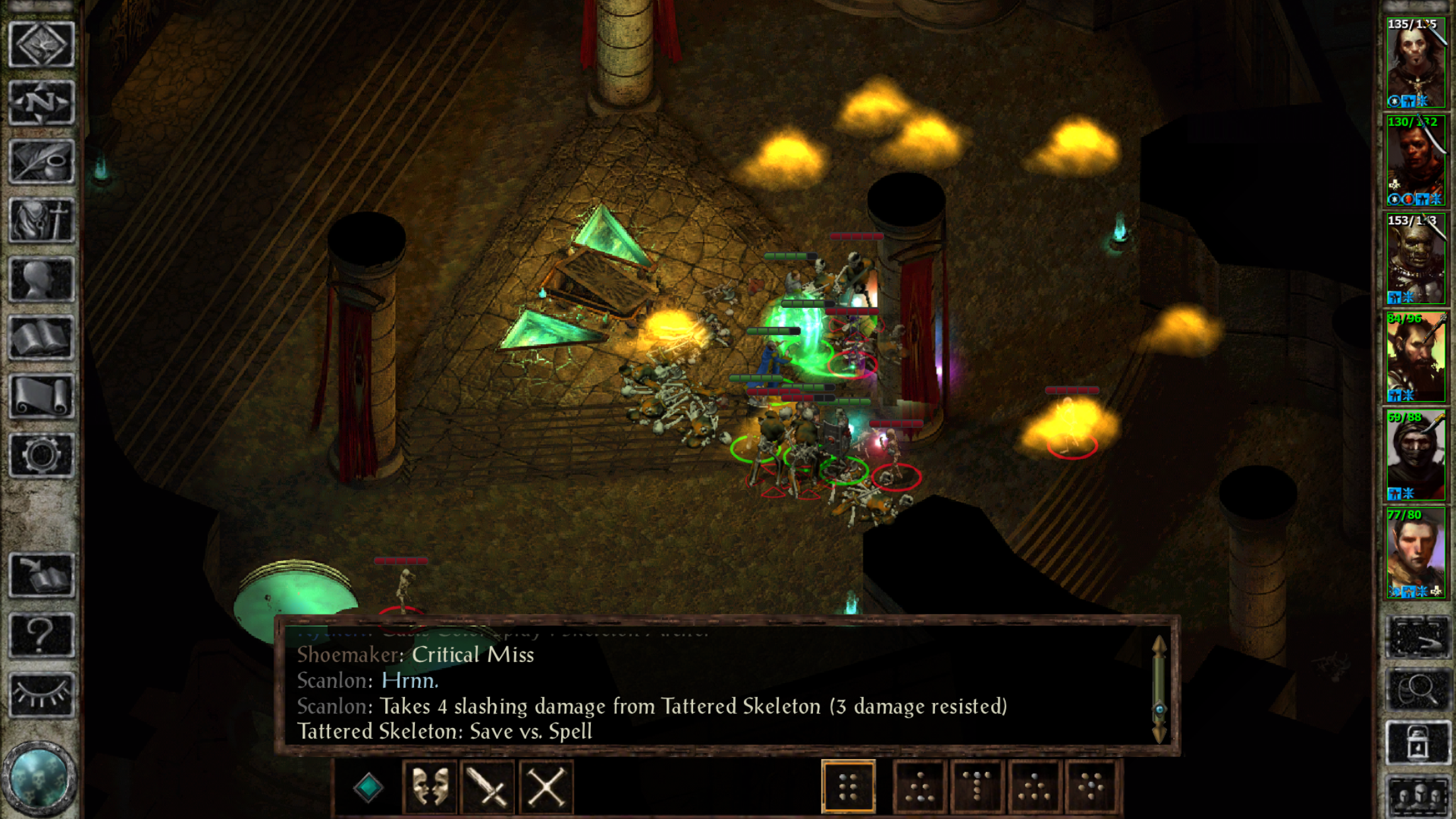This screenshot has height=819, width=1456.
Task: Stop current actions with the crossed-lines button
Action: 546,787
